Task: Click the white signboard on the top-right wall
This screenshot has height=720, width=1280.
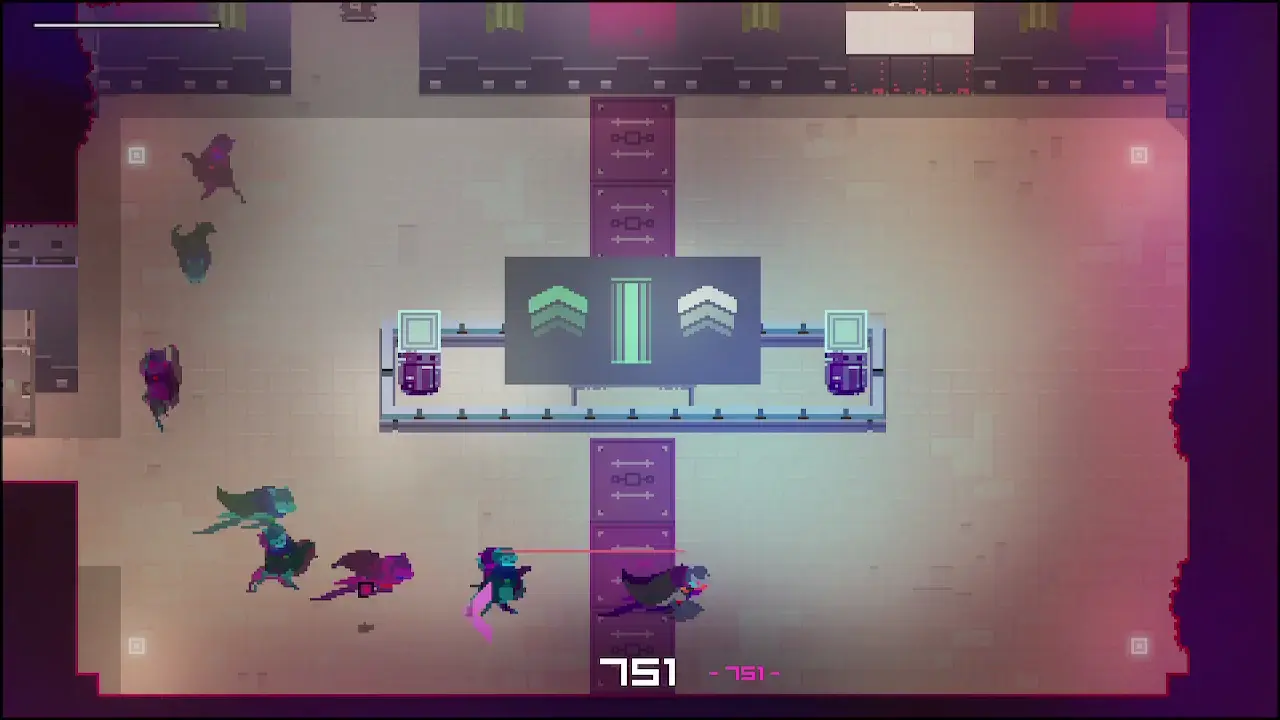Action: point(908,32)
